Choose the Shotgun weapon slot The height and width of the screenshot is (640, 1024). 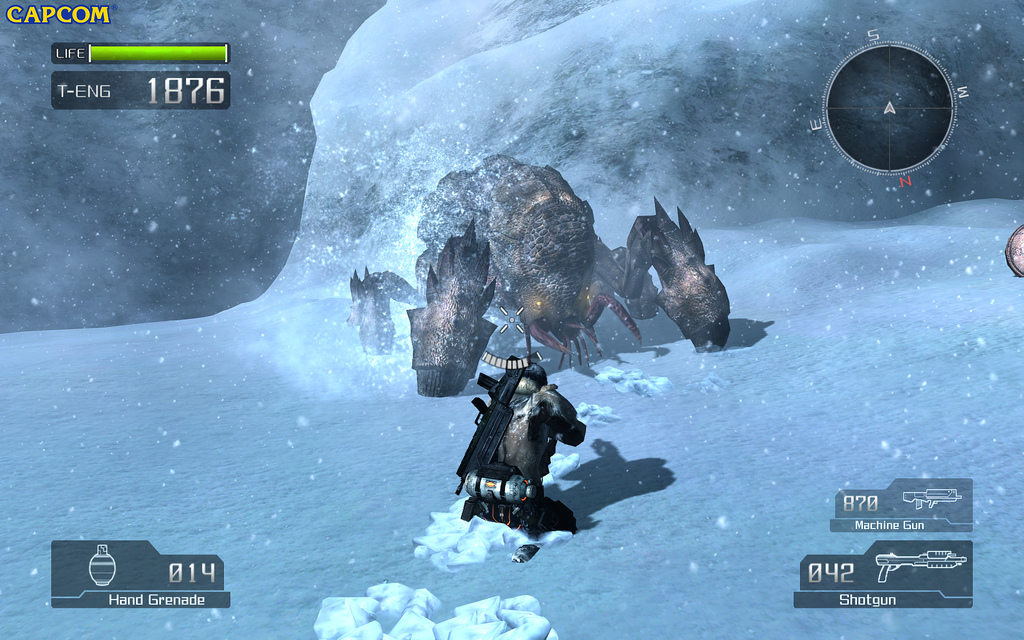pos(884,574)
